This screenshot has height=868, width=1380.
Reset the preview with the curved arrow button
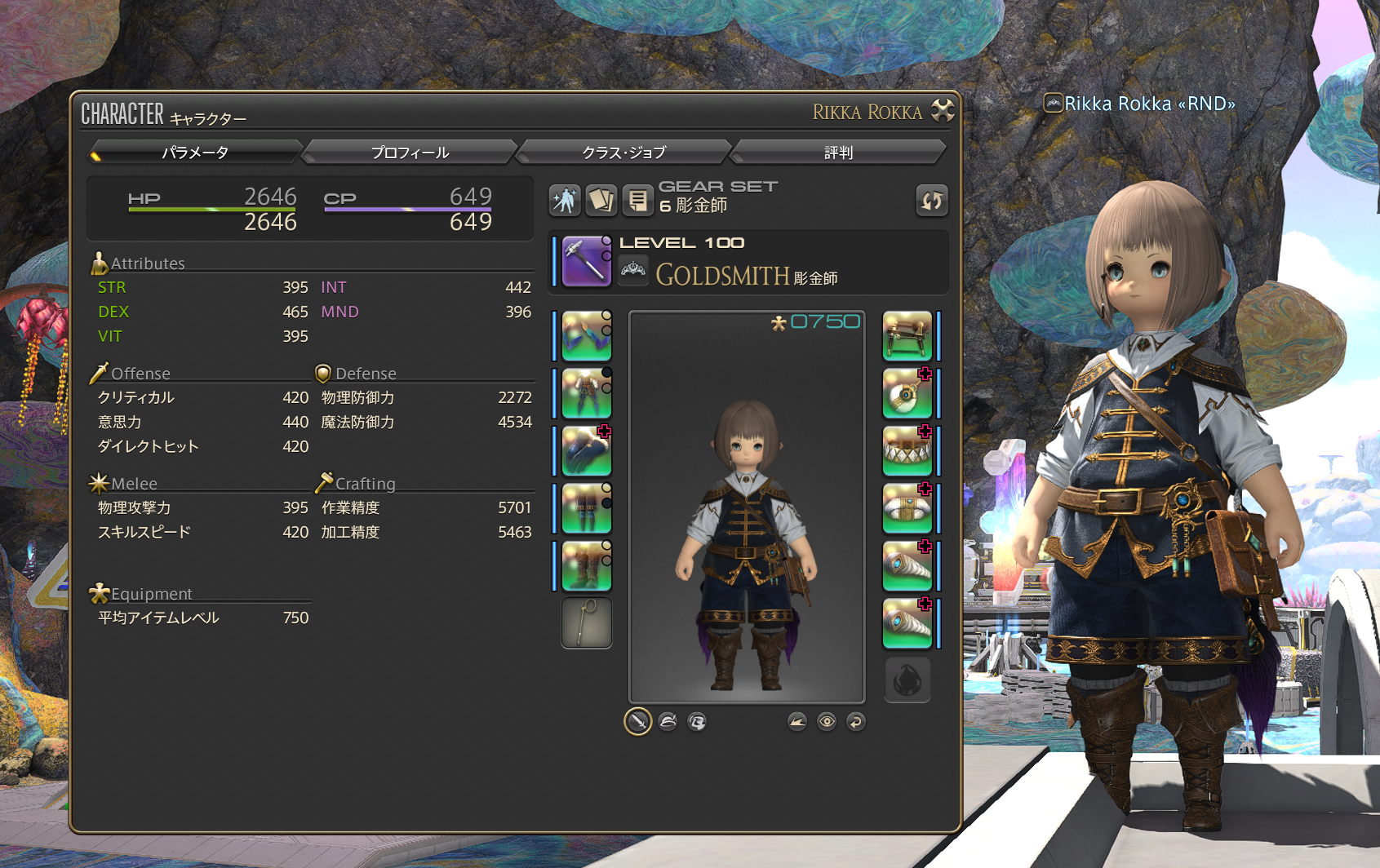pyautogui.click(x=855, y=721)
